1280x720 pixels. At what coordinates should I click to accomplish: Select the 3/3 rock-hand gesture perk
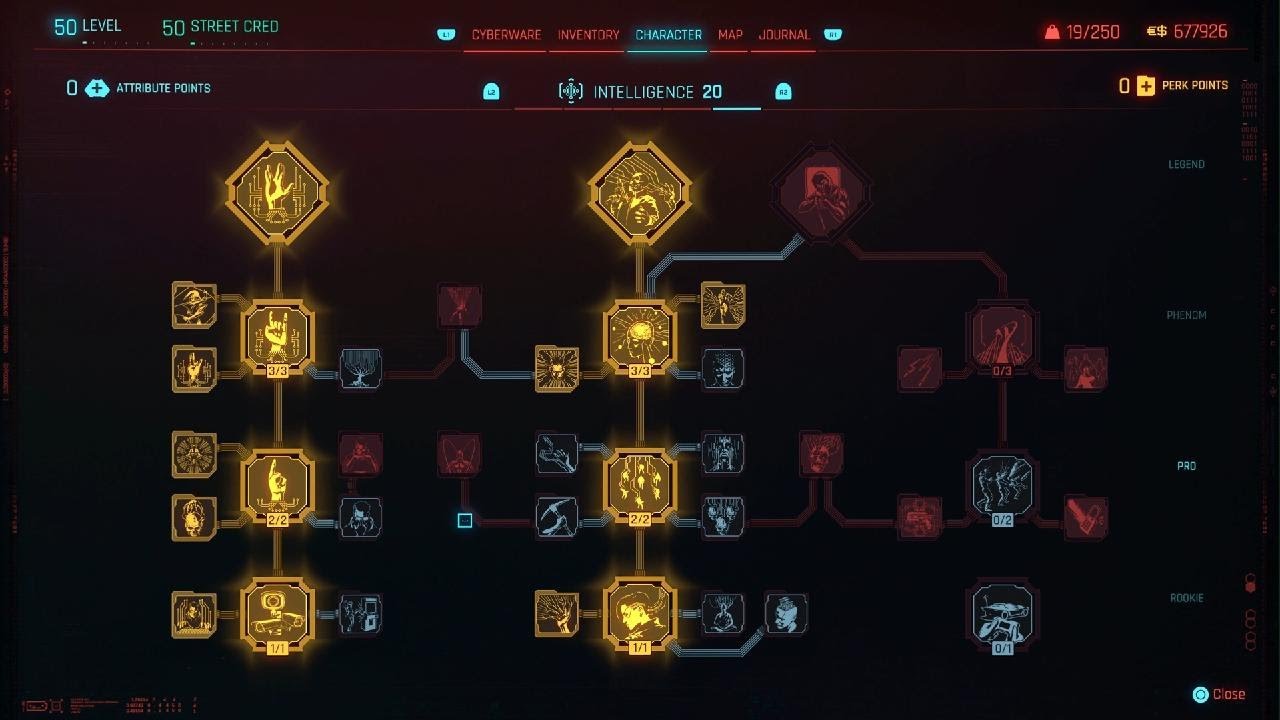pyautogui.click(x=277, y=337)
